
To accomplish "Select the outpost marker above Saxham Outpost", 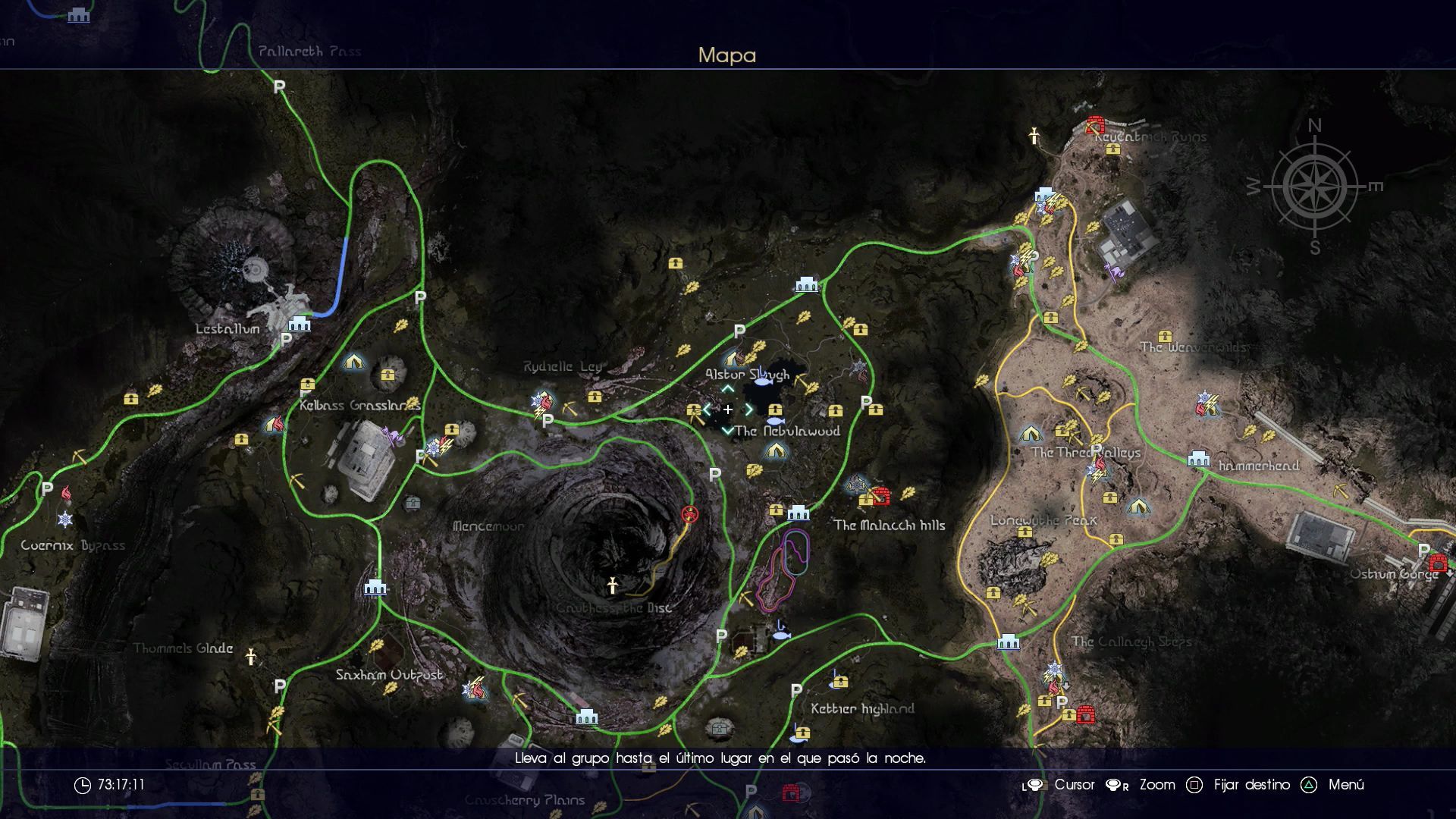I will pos(375,587).
